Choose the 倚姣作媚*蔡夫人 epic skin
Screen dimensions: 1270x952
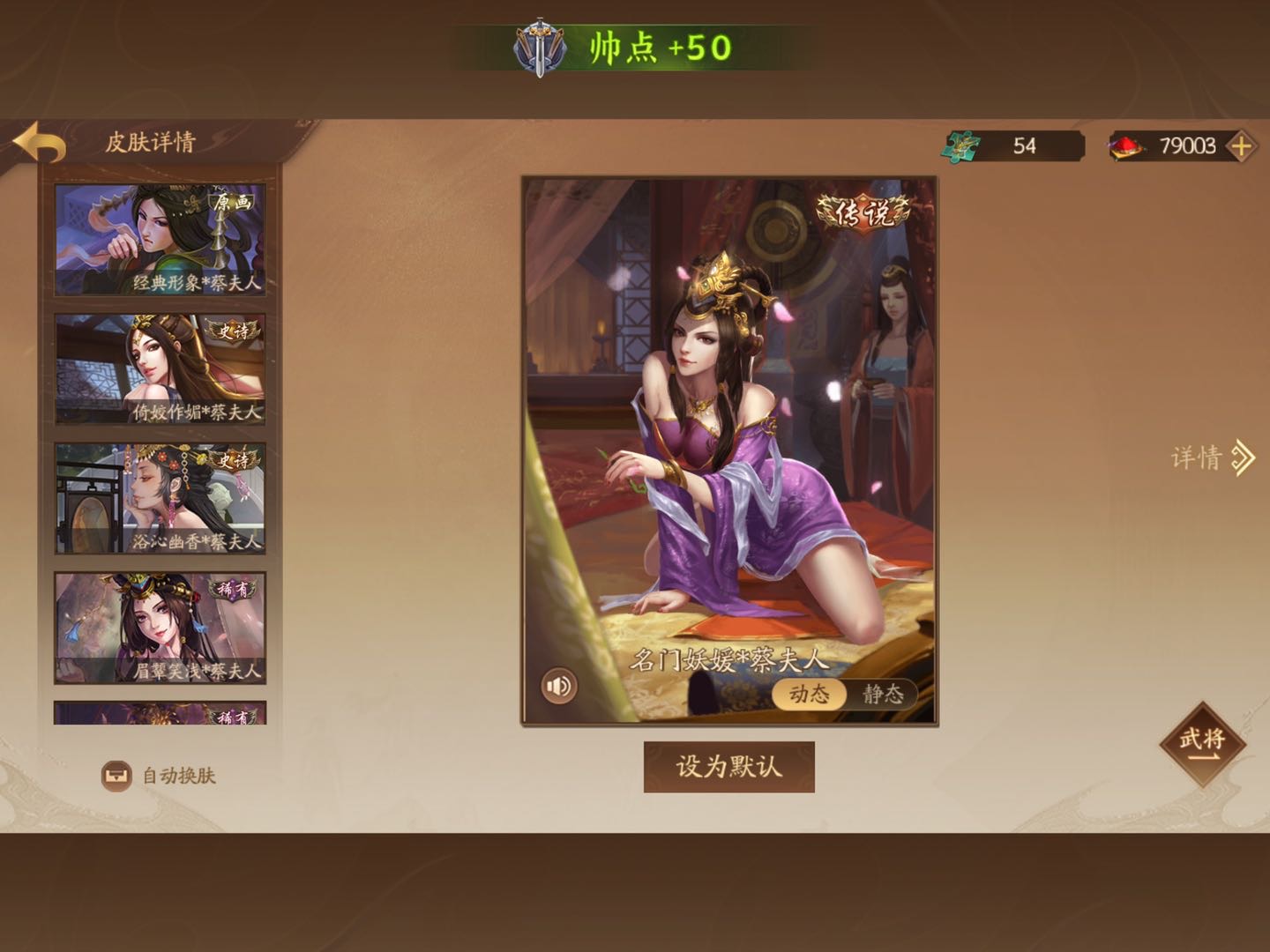(160, 368)
